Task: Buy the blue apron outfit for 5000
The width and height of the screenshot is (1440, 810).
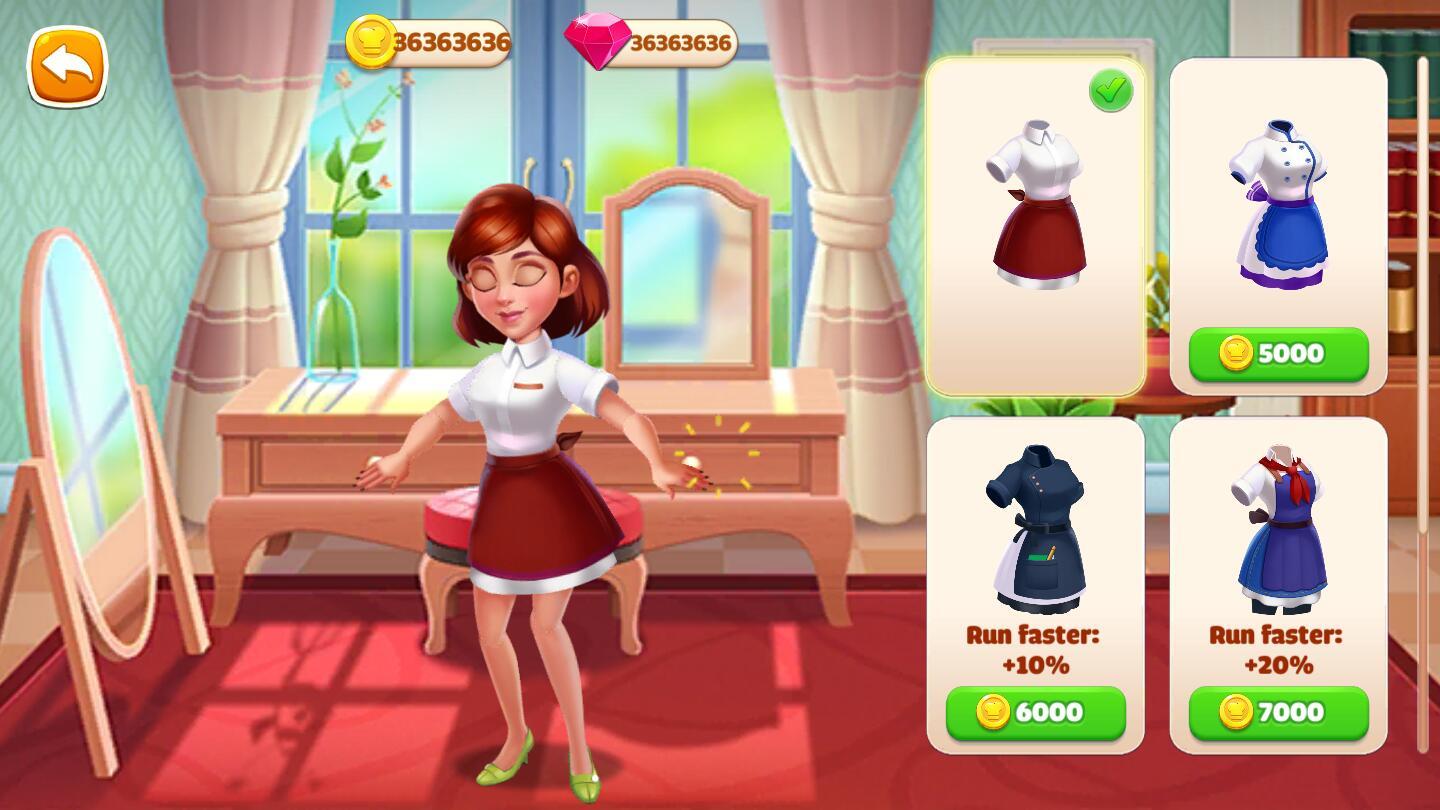Action: (x=1278, y=354)
